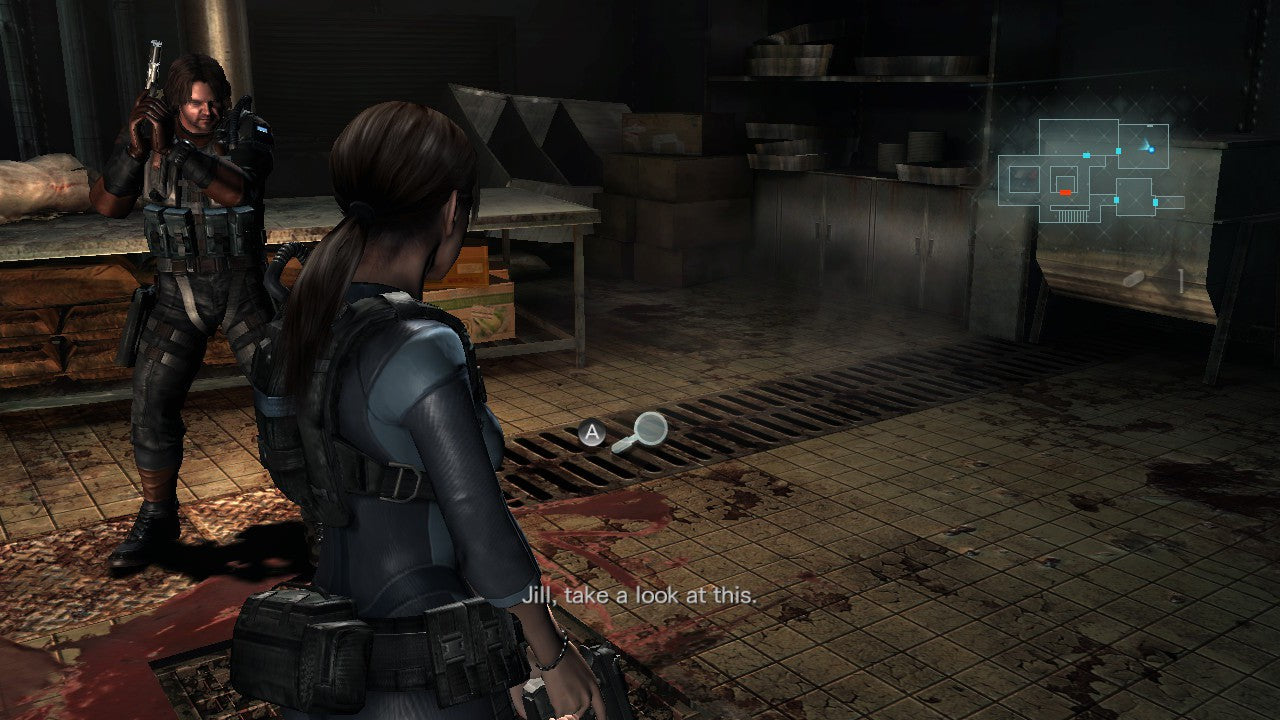Open the minimap of the ship area

[1092, 171]
